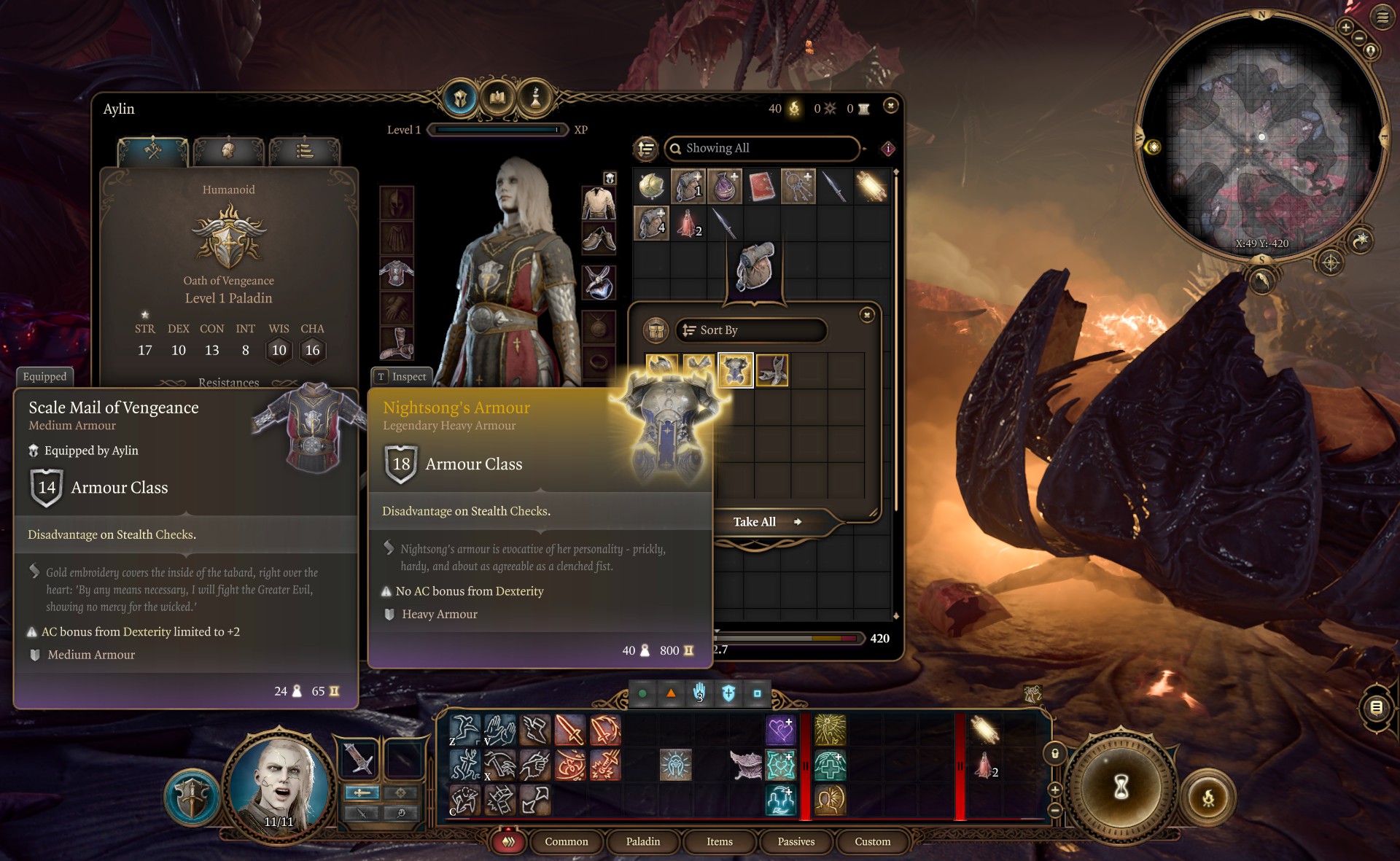Close the Aylin character sheet window
The image size is (1400, 861).
coord(890,106)
